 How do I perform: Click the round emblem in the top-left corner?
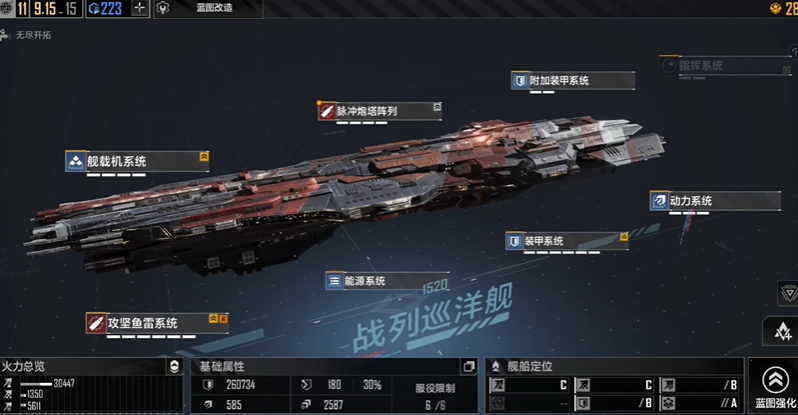pyautogui.click(x=6, y=9)
